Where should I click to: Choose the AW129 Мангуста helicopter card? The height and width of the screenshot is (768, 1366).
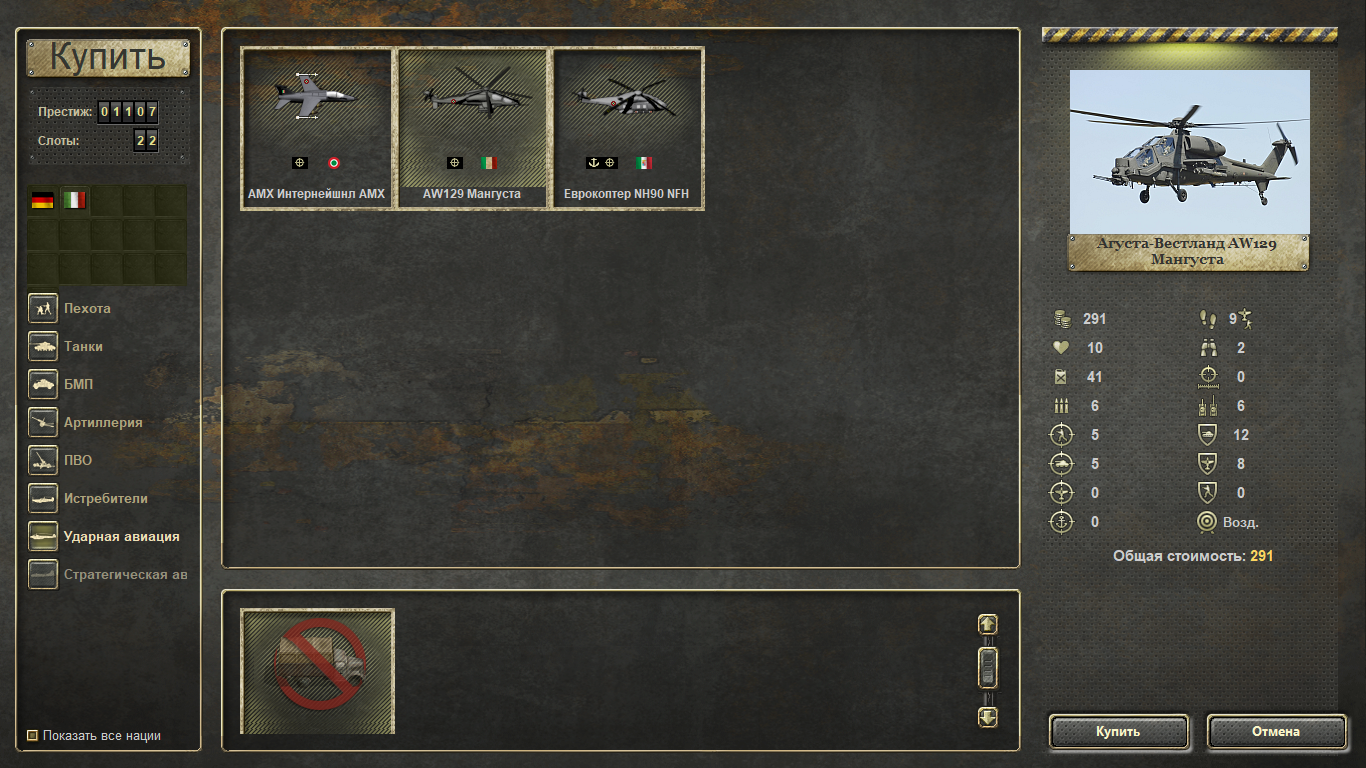pos(472,128)
